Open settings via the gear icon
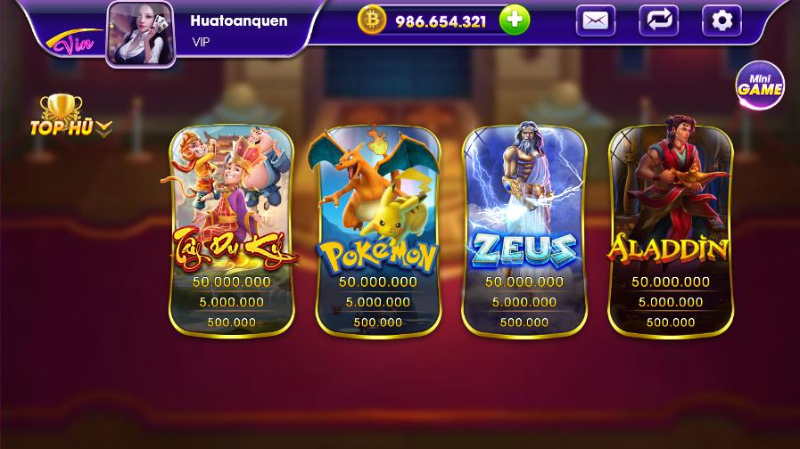The image size is (800, 449). (x=721, y=20)
